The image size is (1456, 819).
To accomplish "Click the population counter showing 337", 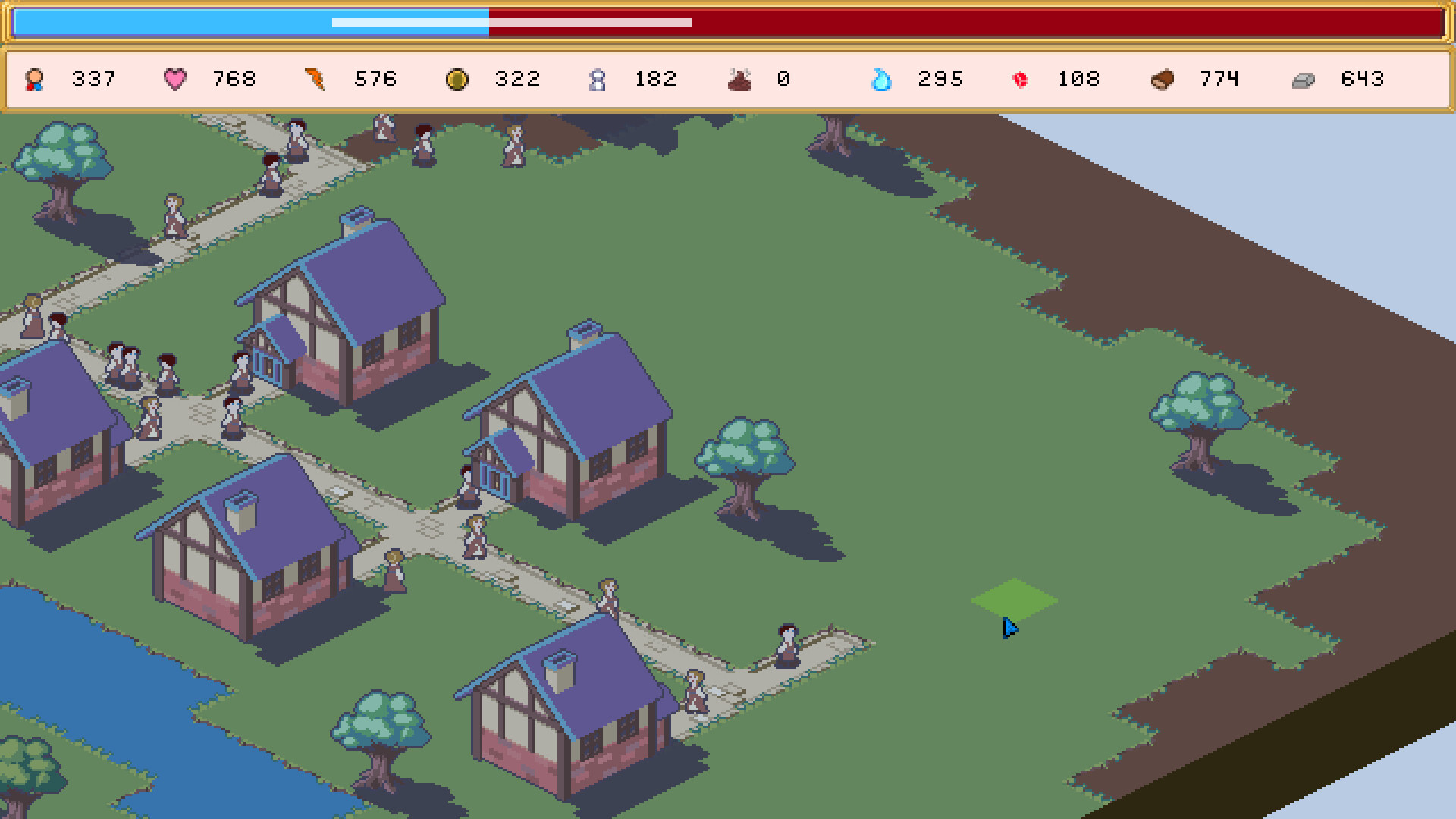I will click(x=93, y=79).
